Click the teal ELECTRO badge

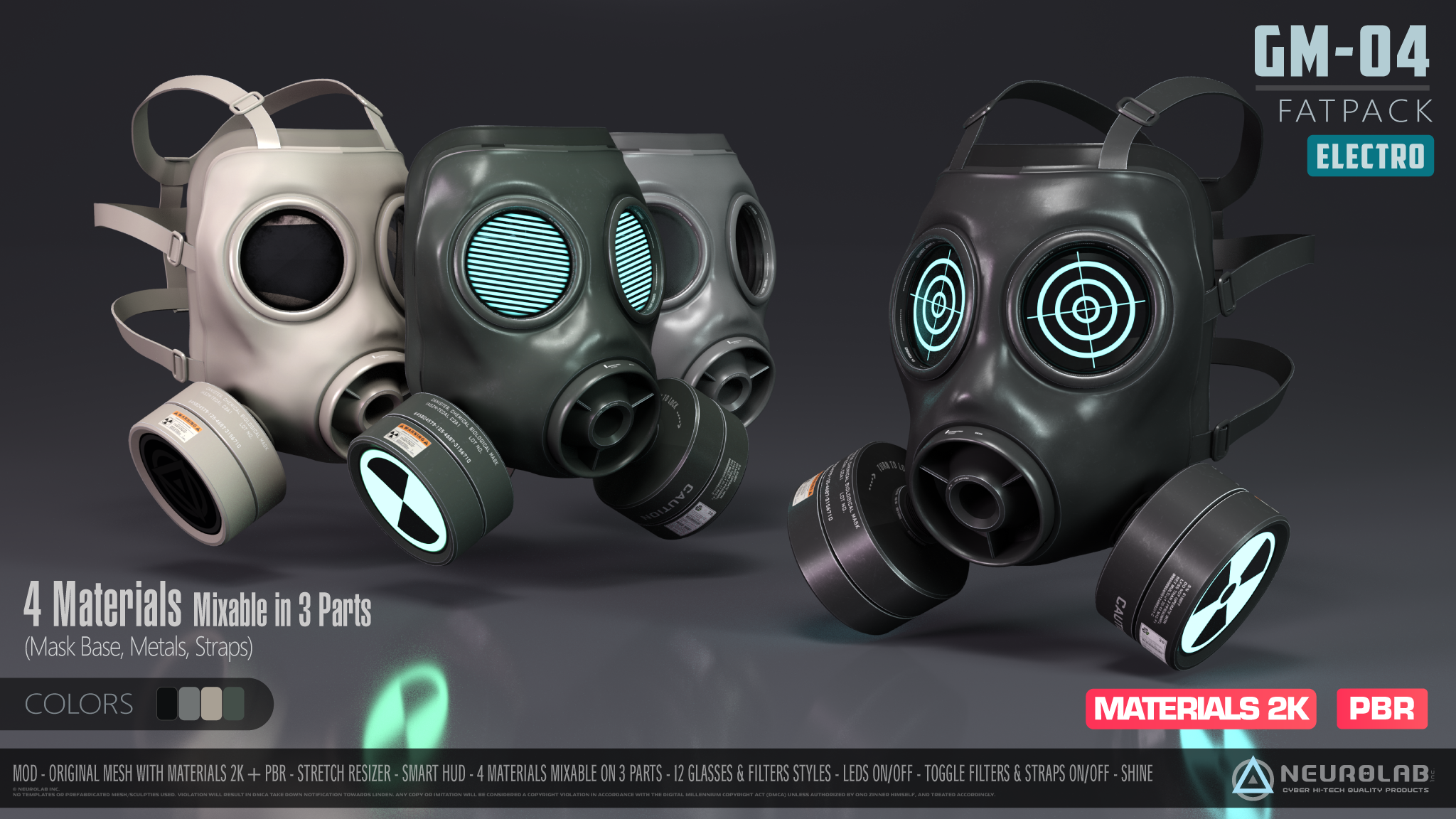pos(1370,156)
